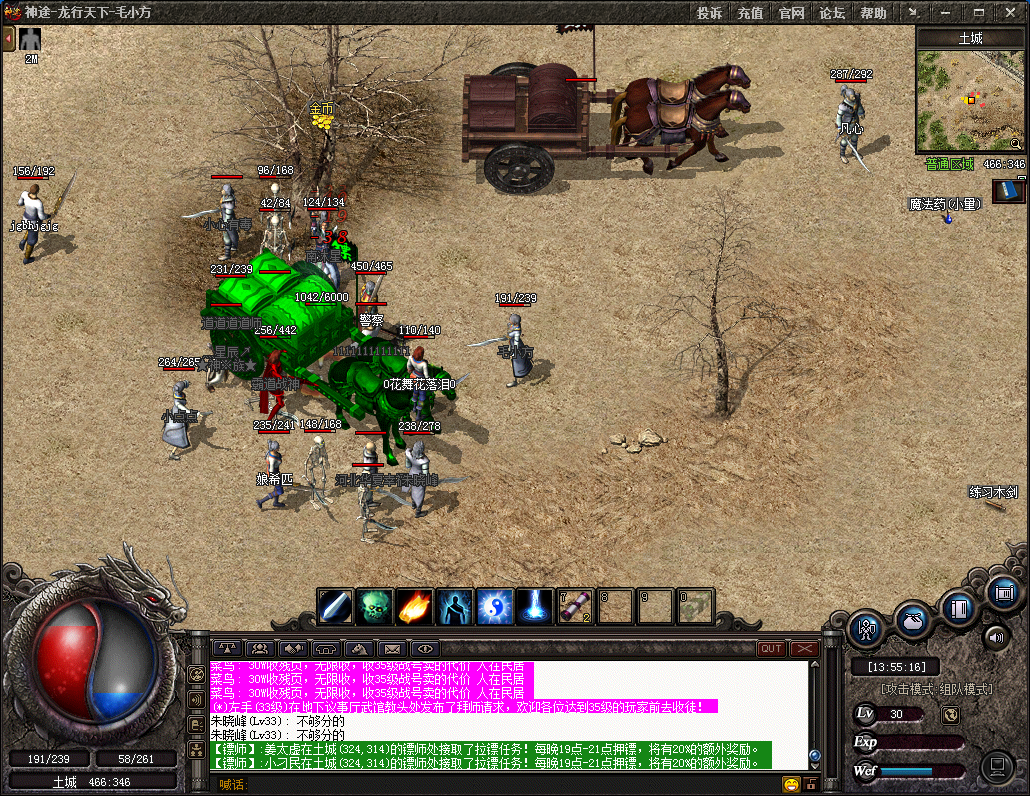Open the bag inventory button
Screen dimensions: 1030x796
[x=914, y=619]
